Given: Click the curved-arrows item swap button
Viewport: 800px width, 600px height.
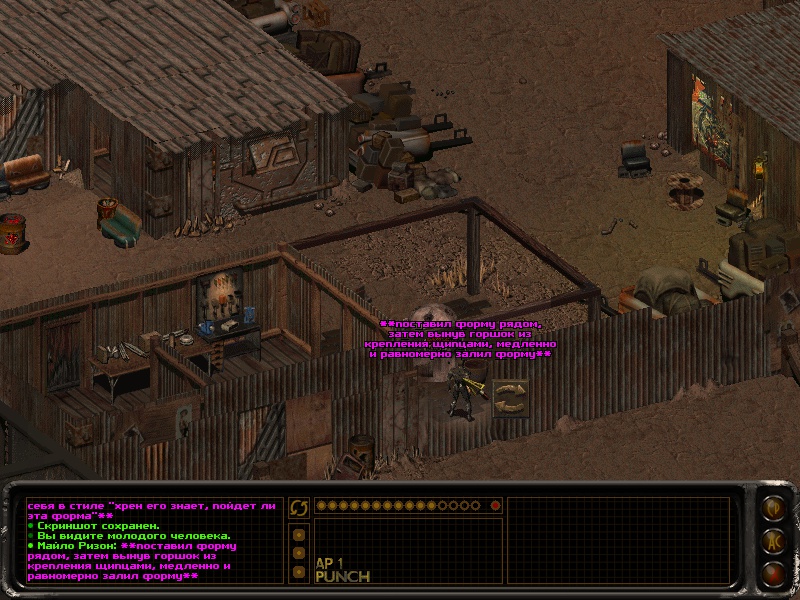Looking at the screenshot, I should (298, 508).
